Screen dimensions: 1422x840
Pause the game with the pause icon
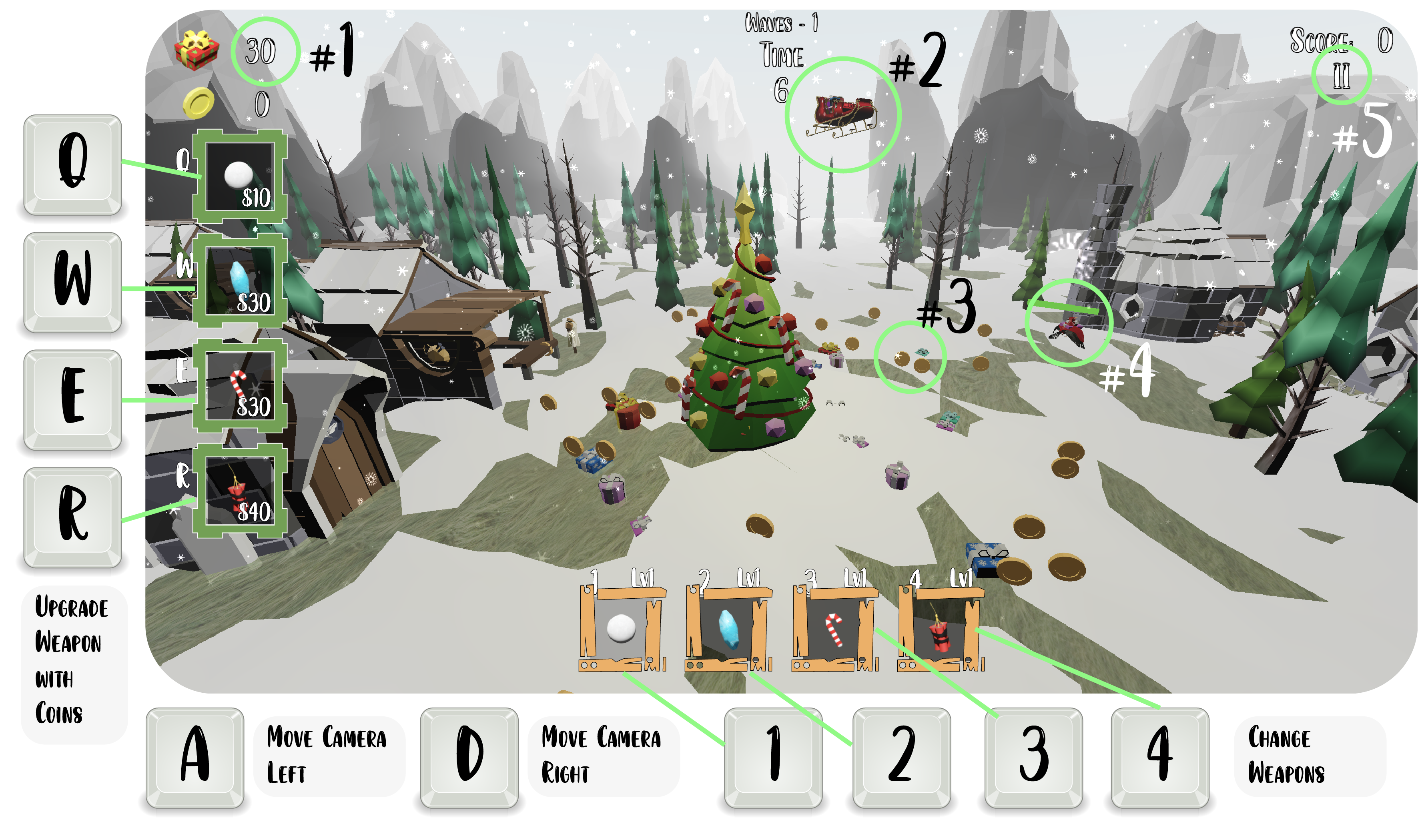pos(1340,76)
